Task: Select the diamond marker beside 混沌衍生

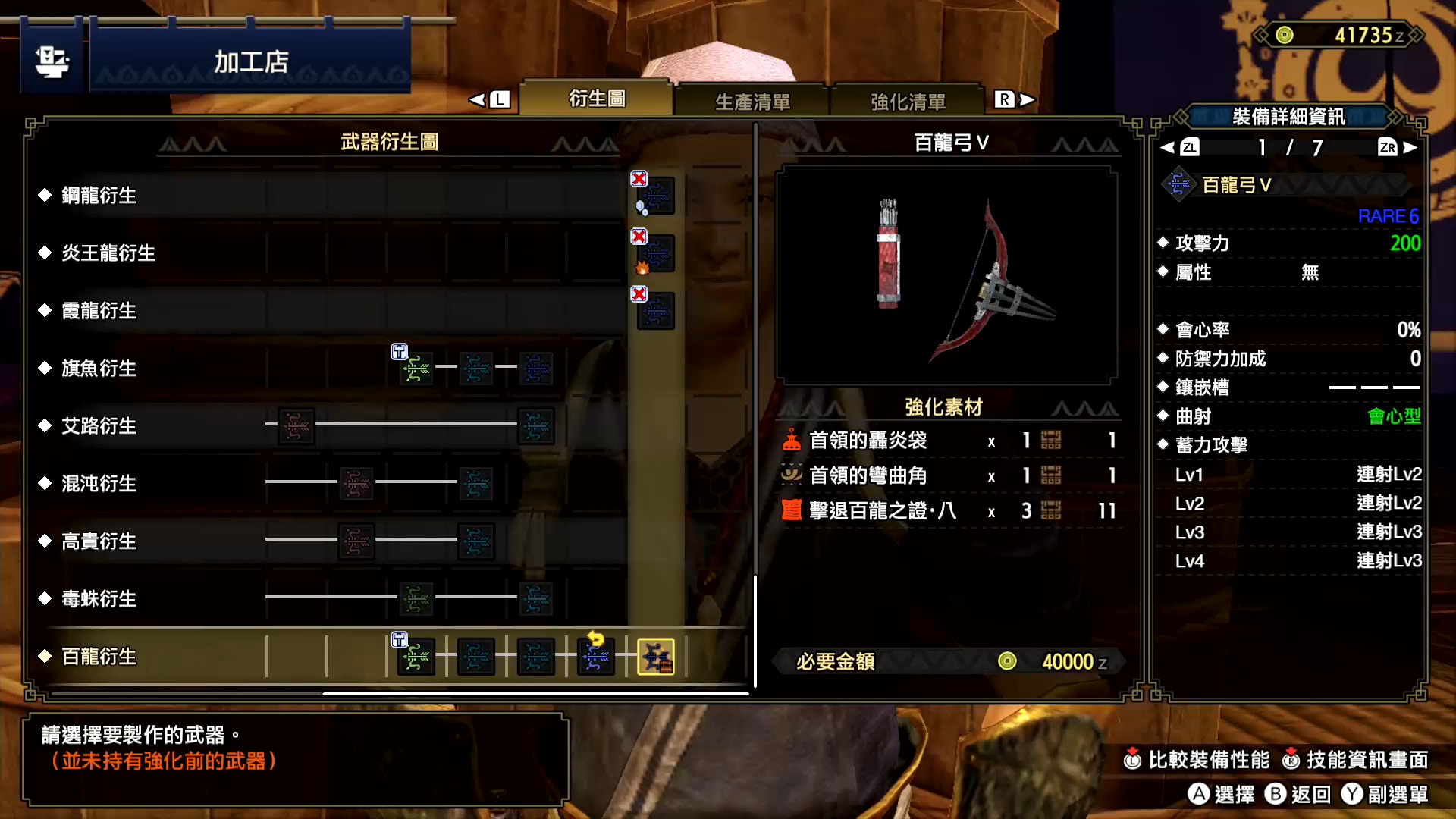Action: [43, 484]
